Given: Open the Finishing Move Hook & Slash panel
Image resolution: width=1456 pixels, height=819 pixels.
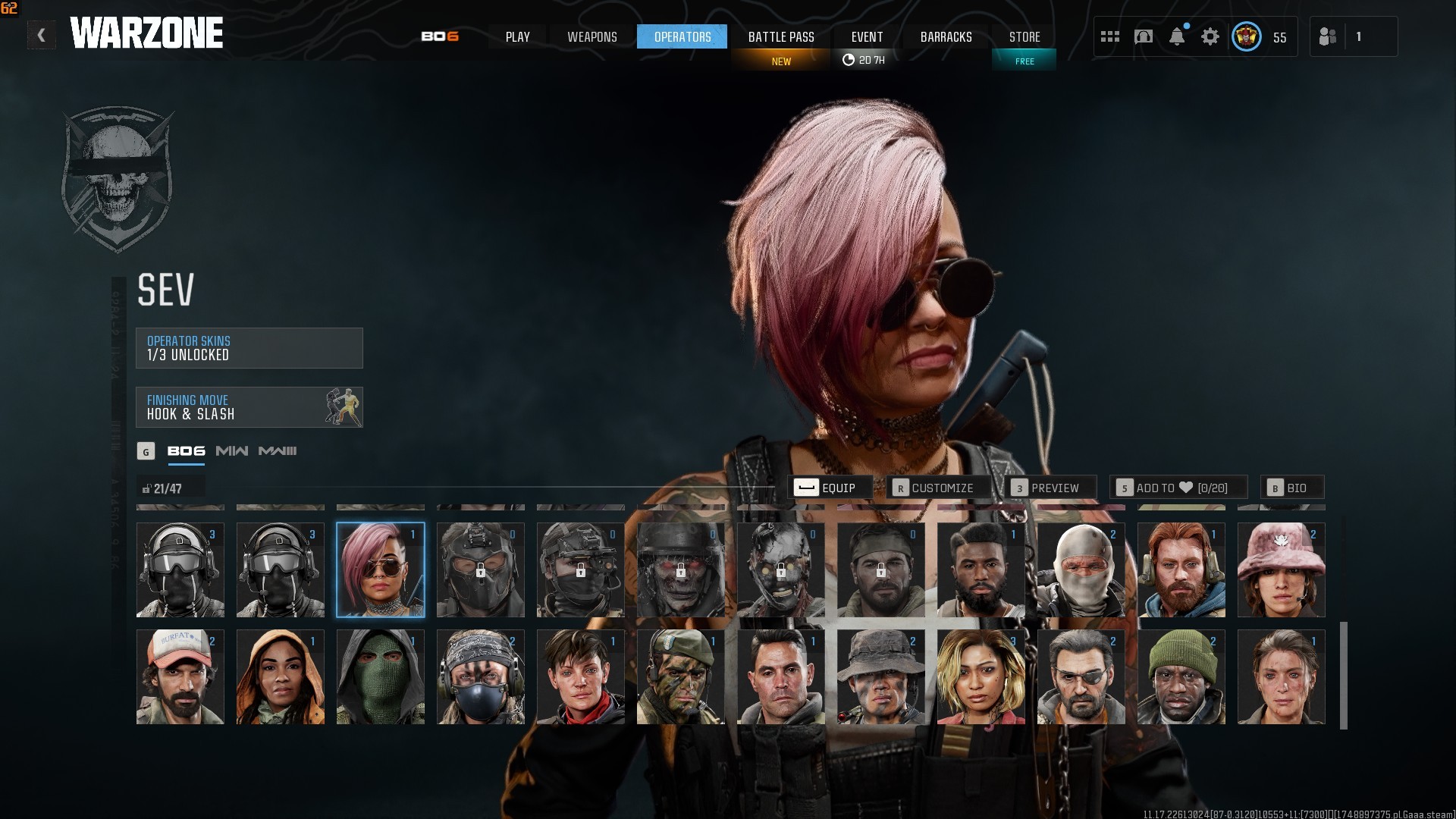Looking at the screenshot, I should coord(249,407).
